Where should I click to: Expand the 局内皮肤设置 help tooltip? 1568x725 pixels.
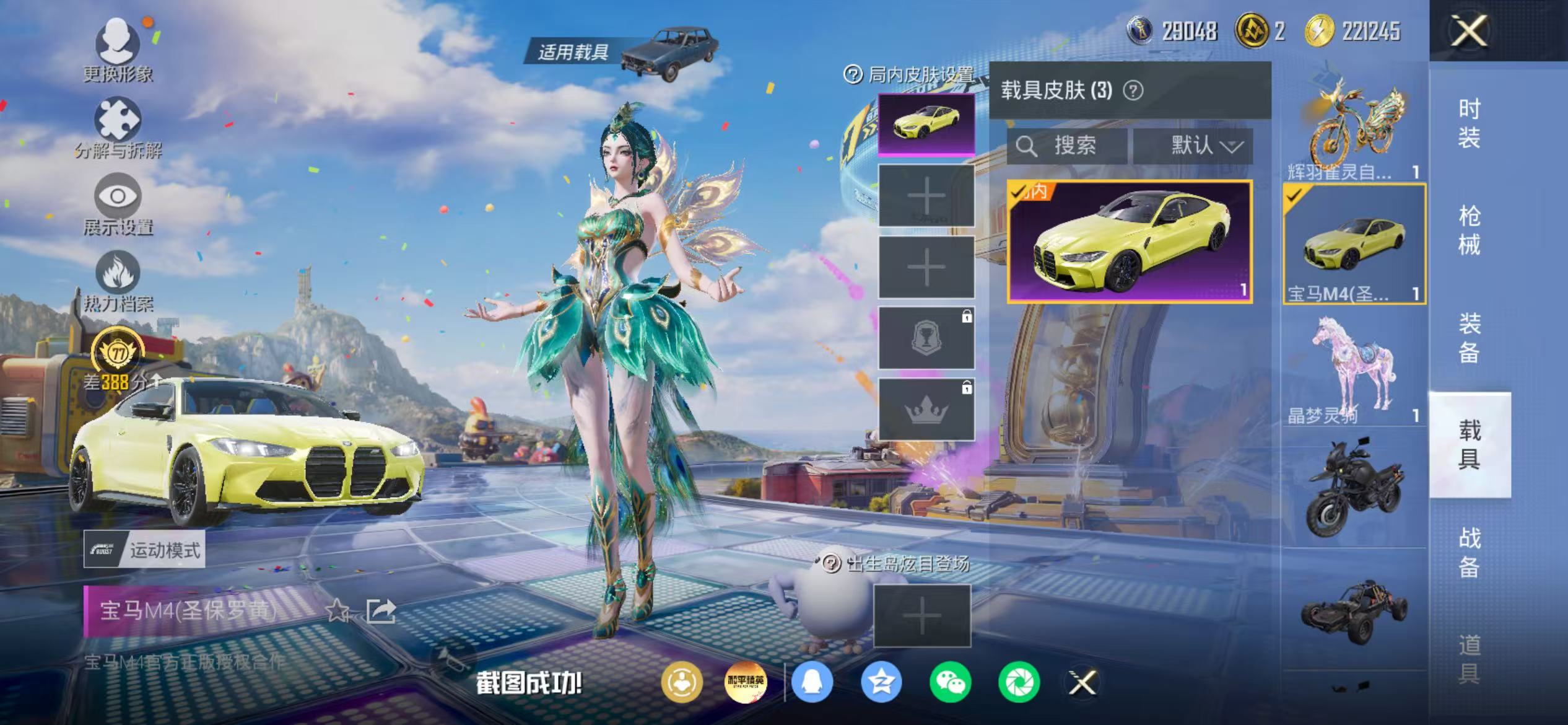tap(852, 72)
